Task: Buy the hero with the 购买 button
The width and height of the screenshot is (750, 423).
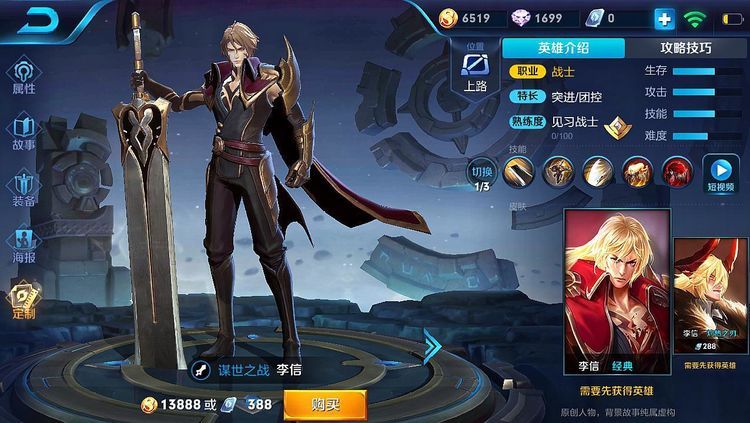Action: (x=324, y=405)
